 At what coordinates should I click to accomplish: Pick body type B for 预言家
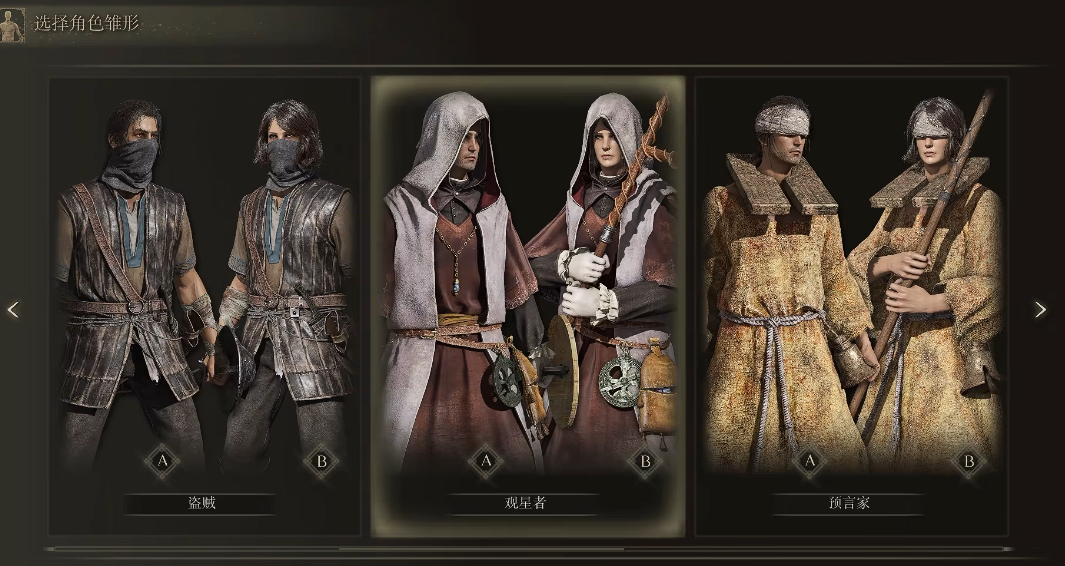pyautogui.click(x=968, y=461)
